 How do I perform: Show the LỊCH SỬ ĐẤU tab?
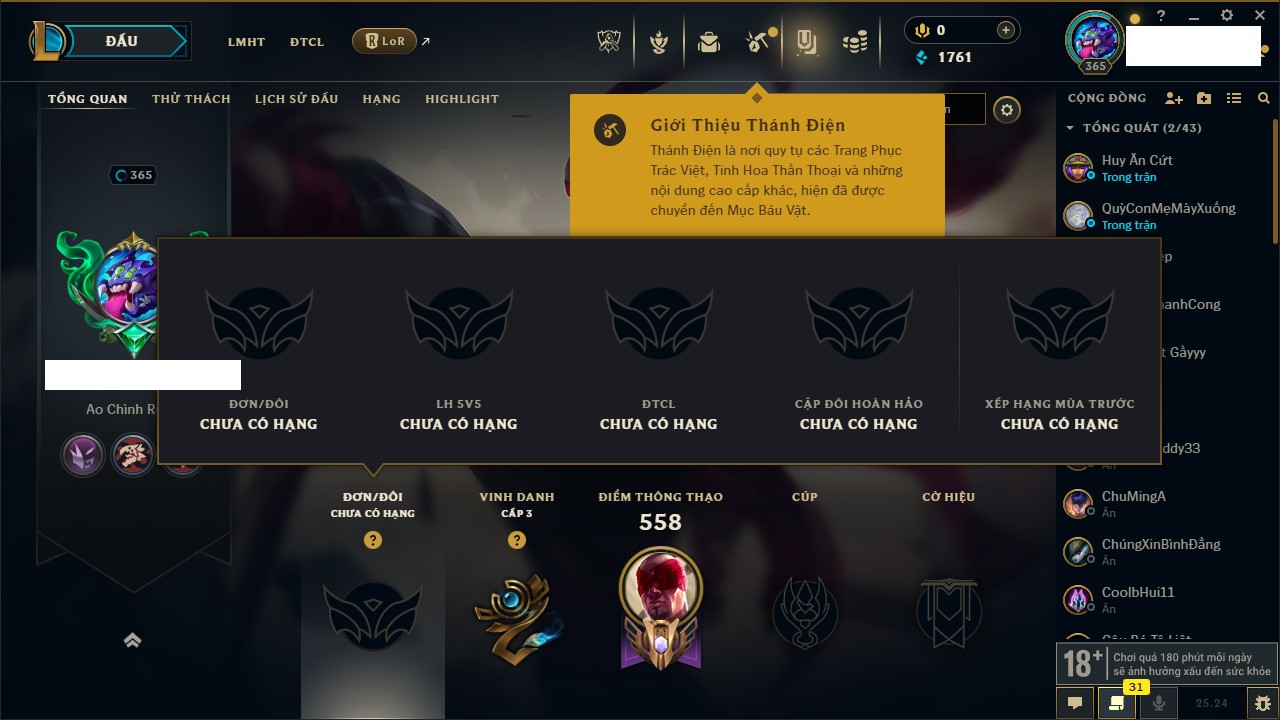[296, 99]
